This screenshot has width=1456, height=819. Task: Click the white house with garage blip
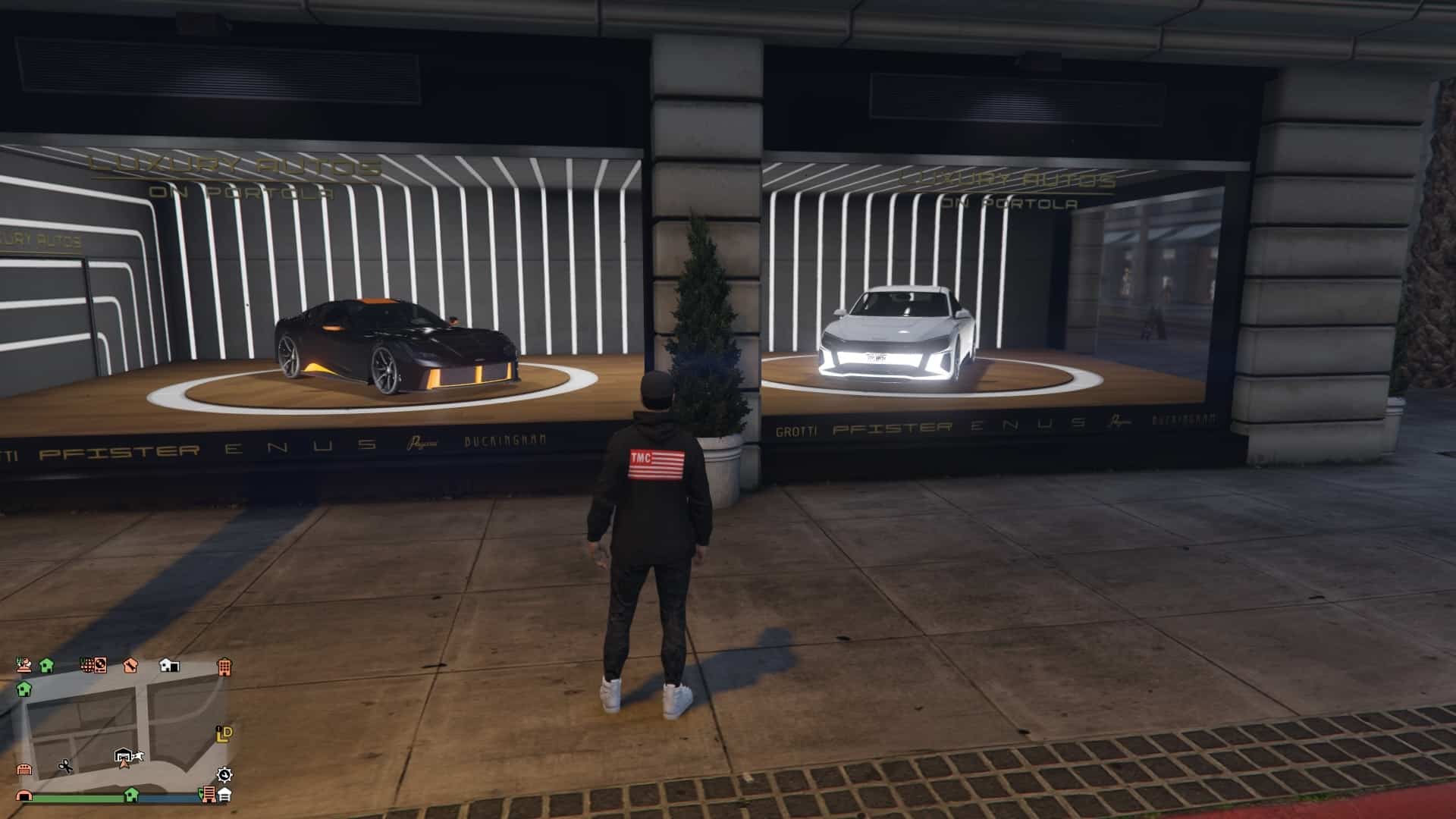point(169,666)
